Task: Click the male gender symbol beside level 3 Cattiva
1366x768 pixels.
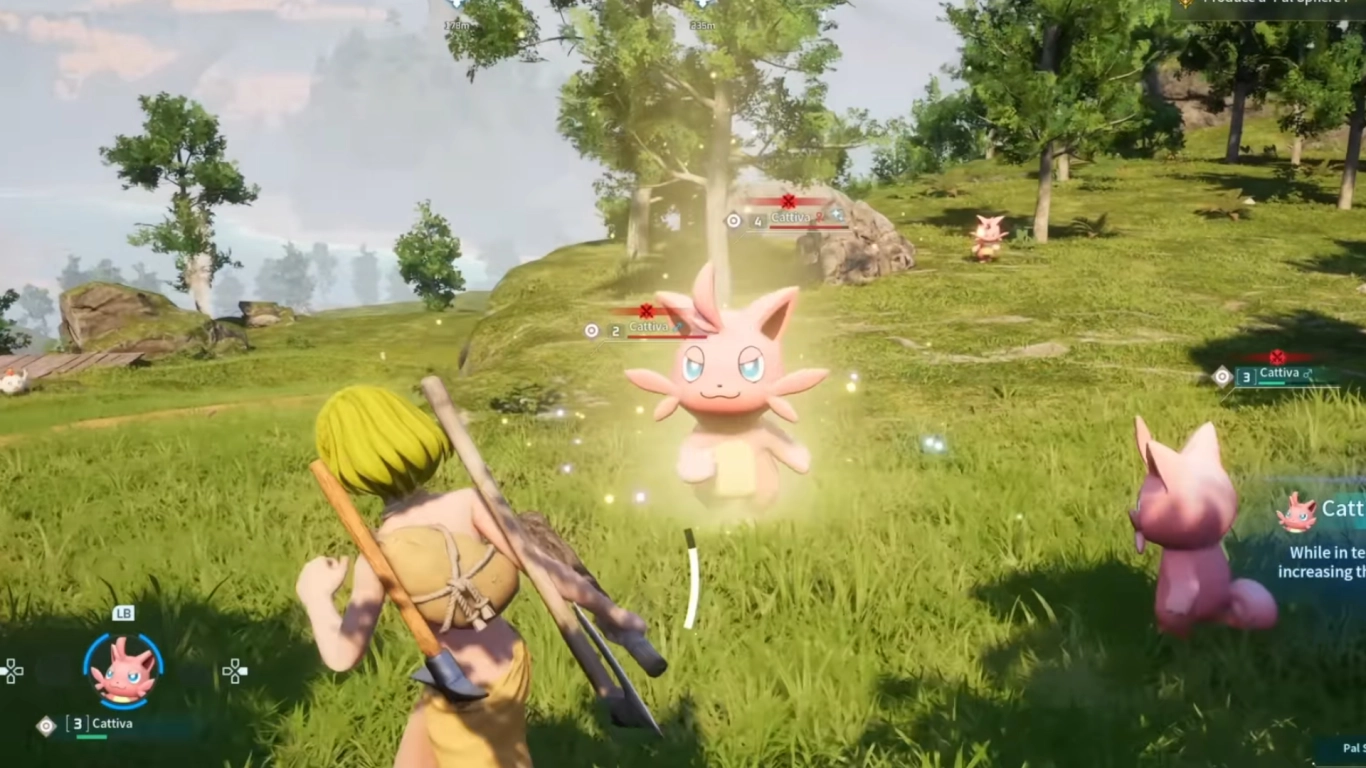Action: [x=1307, y=375]
